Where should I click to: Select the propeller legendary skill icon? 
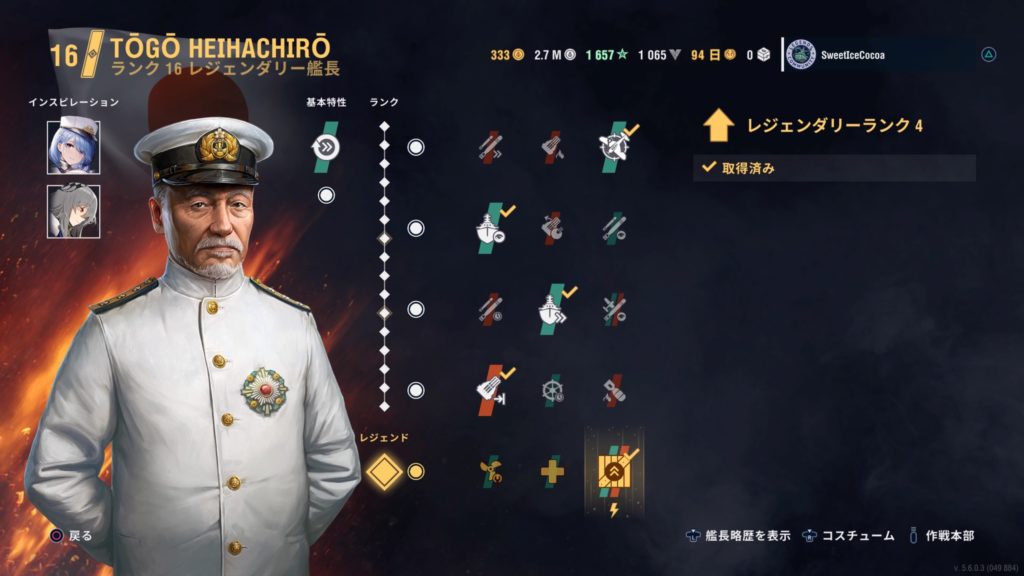pos(490,470)
